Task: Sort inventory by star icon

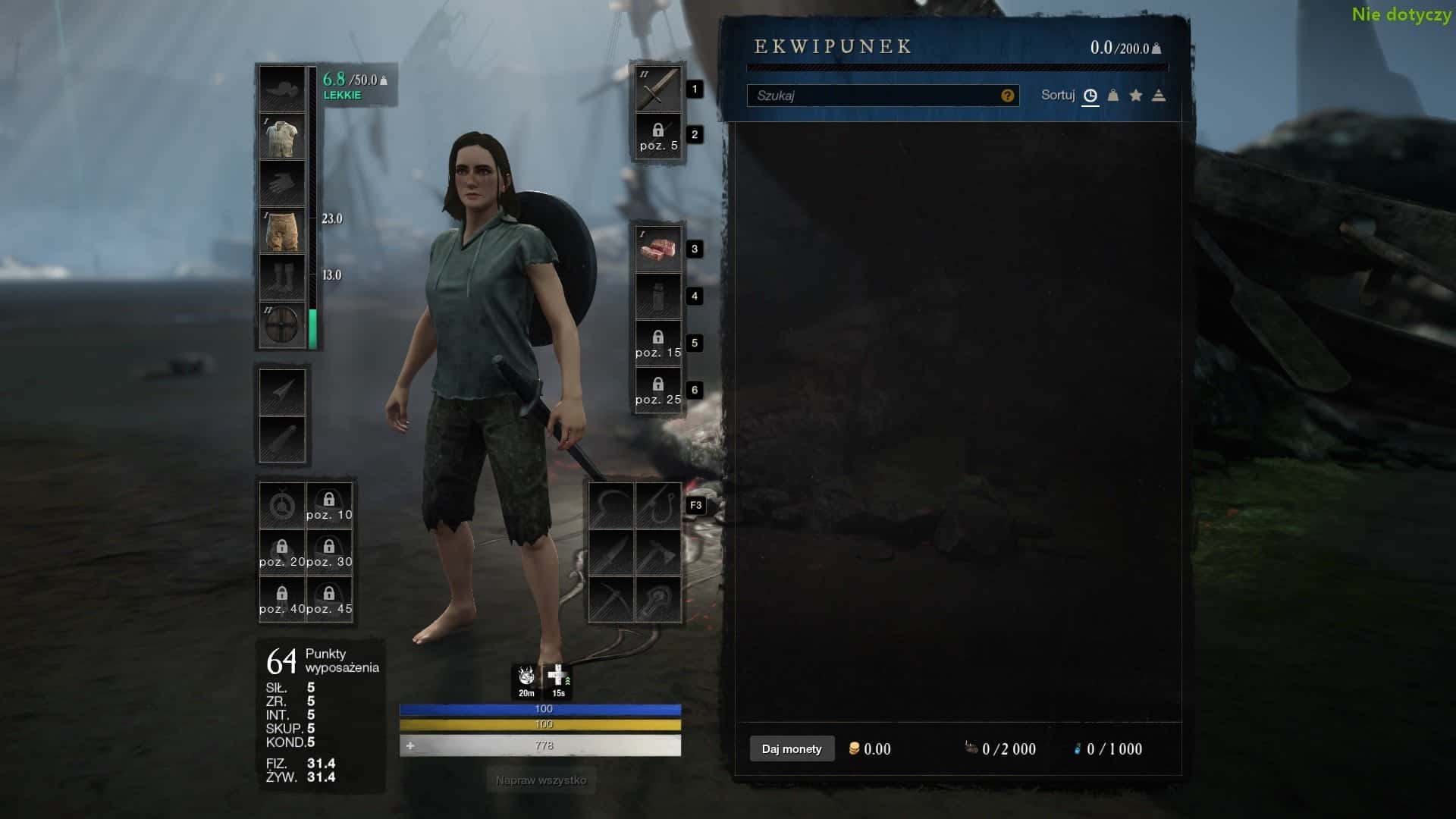Action: coord(1135,96)
